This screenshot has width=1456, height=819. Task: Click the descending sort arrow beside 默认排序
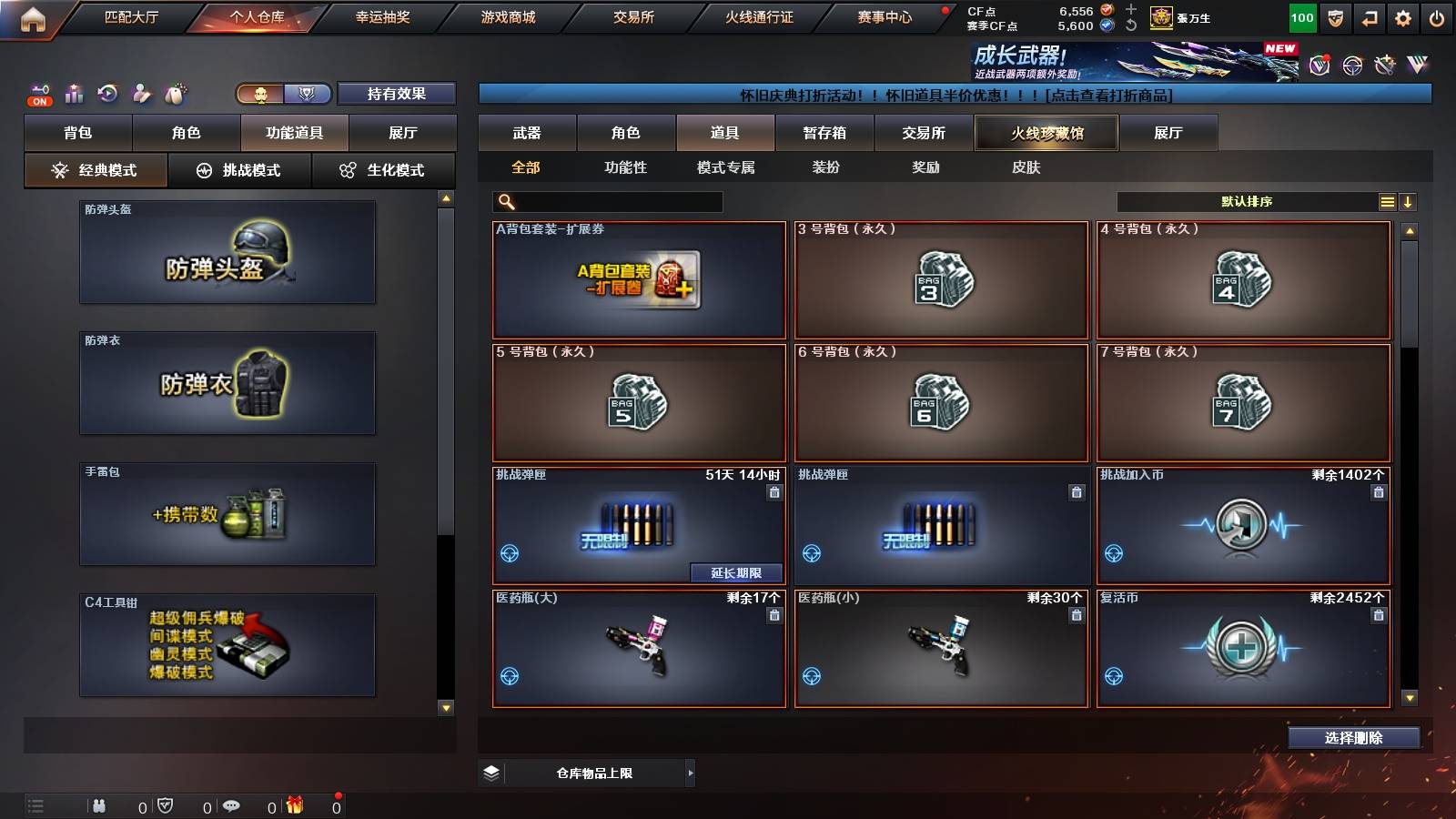pyautogui.click(x=1409, y=201)
